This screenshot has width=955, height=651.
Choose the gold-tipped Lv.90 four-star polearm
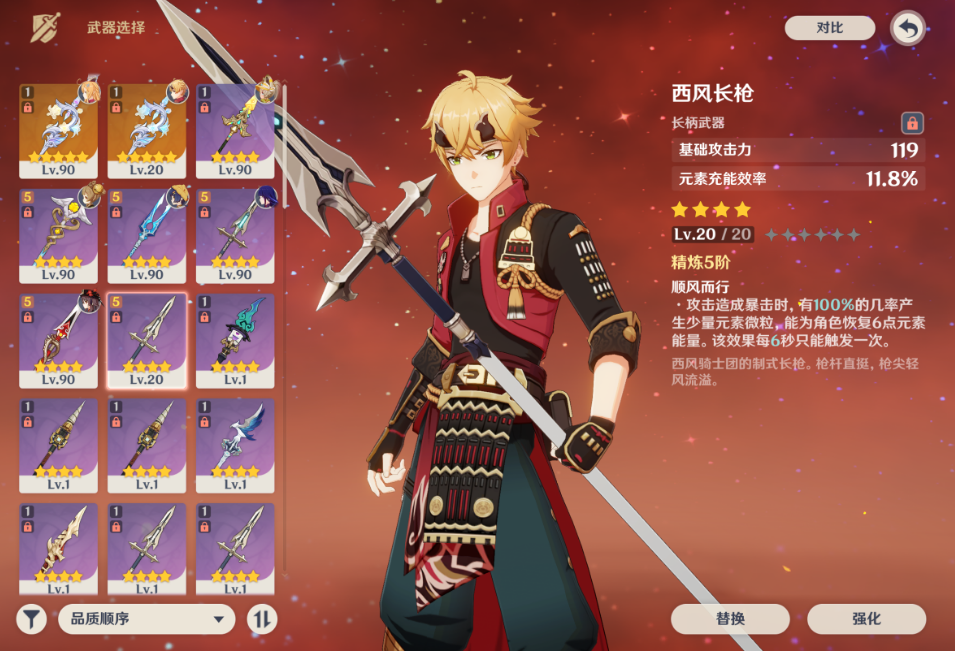coord(235,130)
